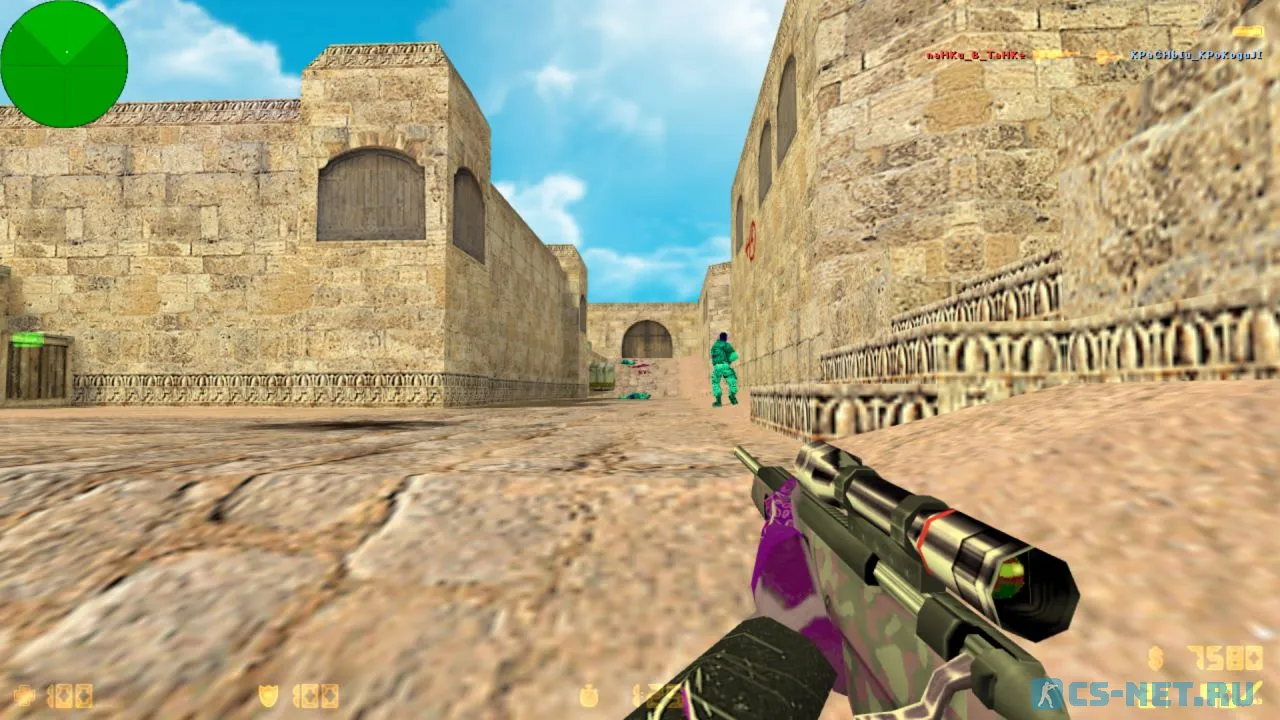This screenshot has width=1280, height=720.
Task: Click the armor shield icon
Action: coord(269,695)
